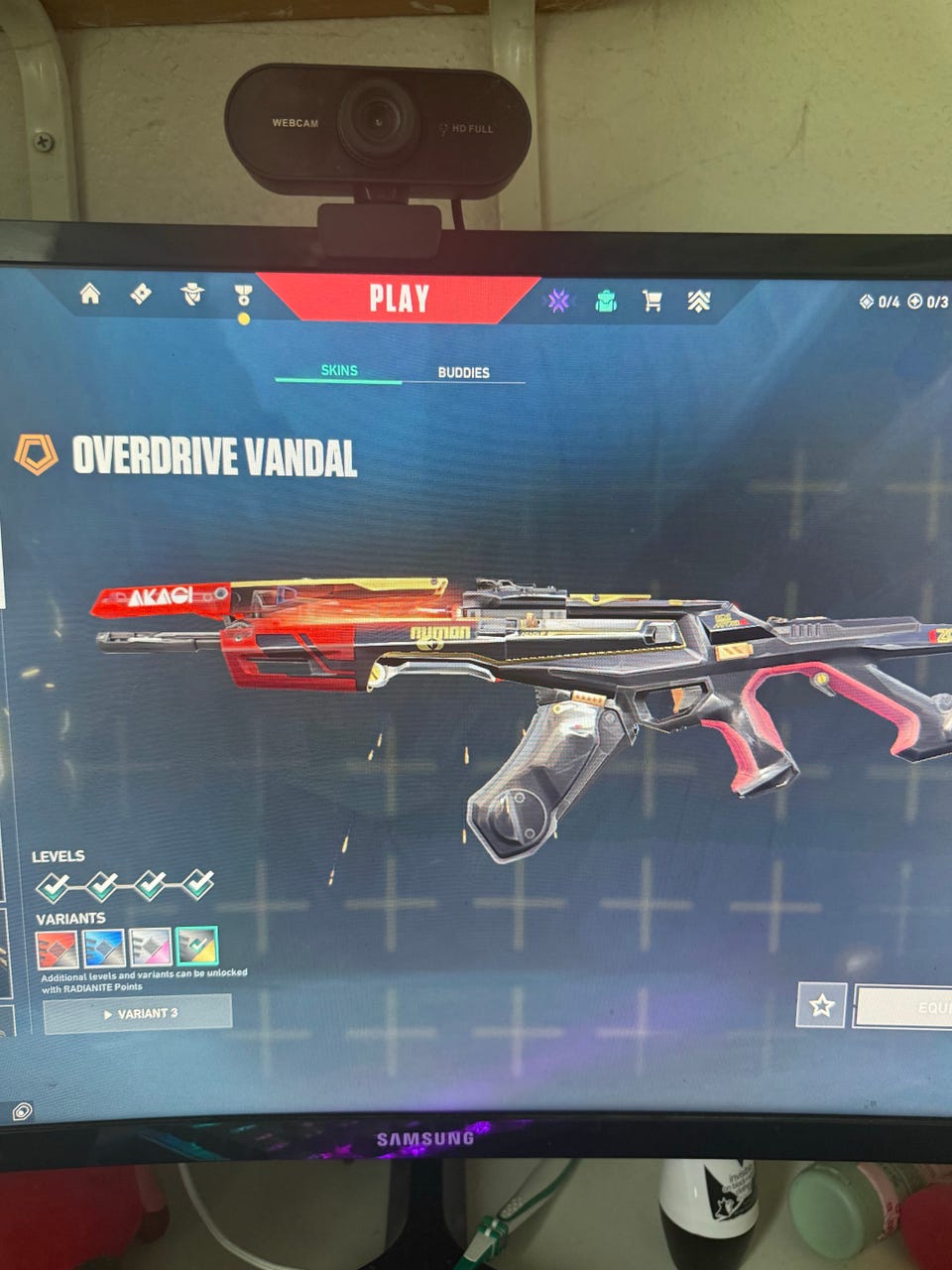Choose the red variant swatch
The width and height of the screenshot is (952, 1270).
[x=58, y=949]
